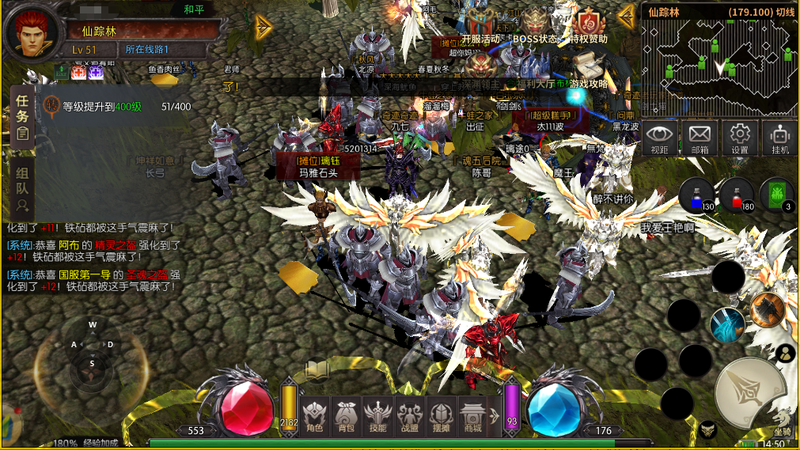The width and height of the screenshot is (800, 450).
Task: Open the 战盟 guild menu
Action: [409, 413]
